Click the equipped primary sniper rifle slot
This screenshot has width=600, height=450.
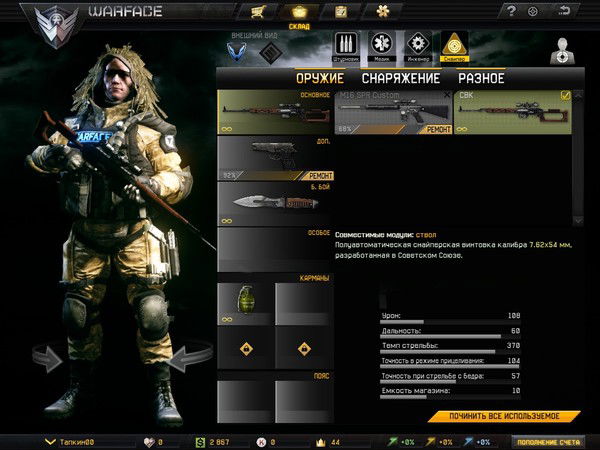pos(275,111)
